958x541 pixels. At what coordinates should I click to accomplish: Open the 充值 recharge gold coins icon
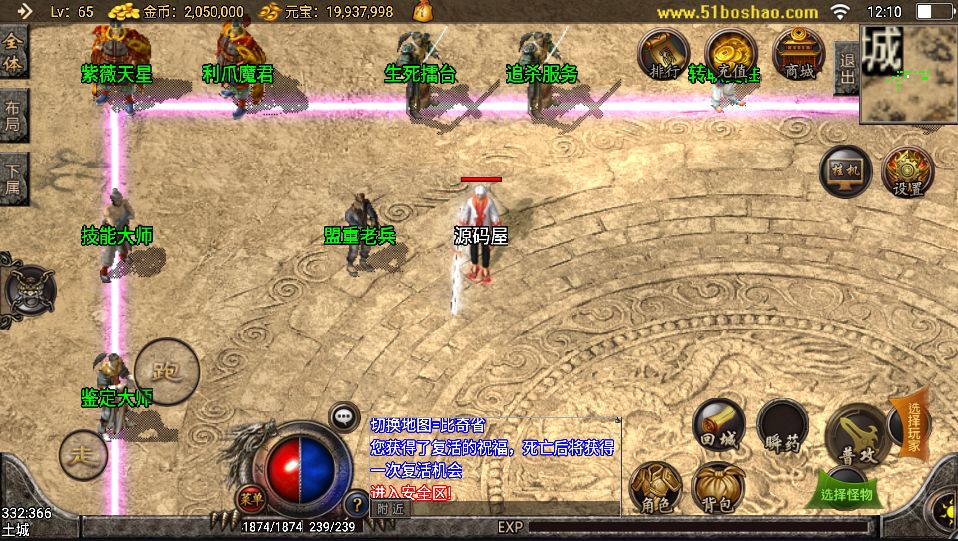pos(731,53)
